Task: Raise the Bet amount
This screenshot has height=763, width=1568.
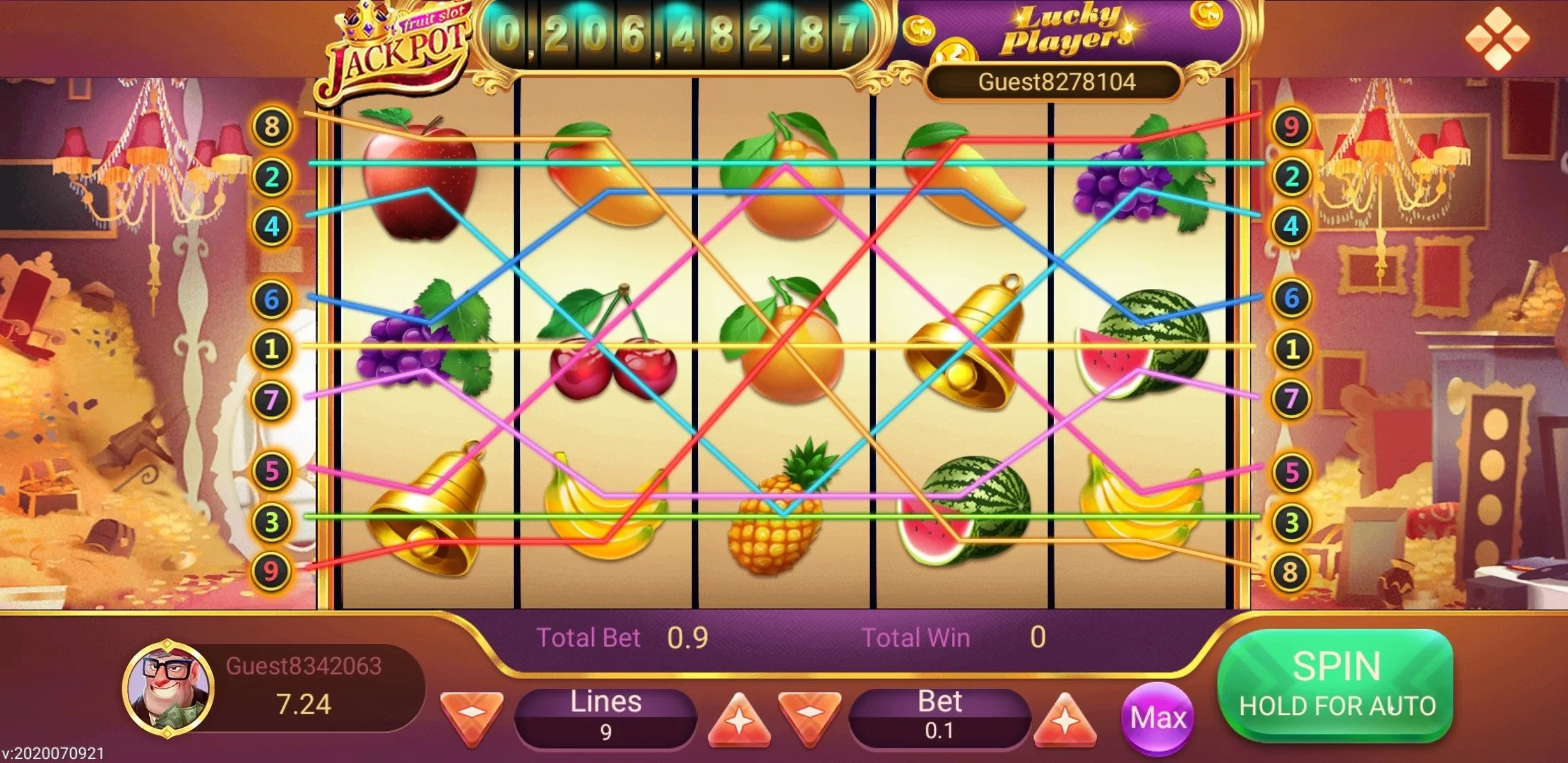Action: 1064,718
